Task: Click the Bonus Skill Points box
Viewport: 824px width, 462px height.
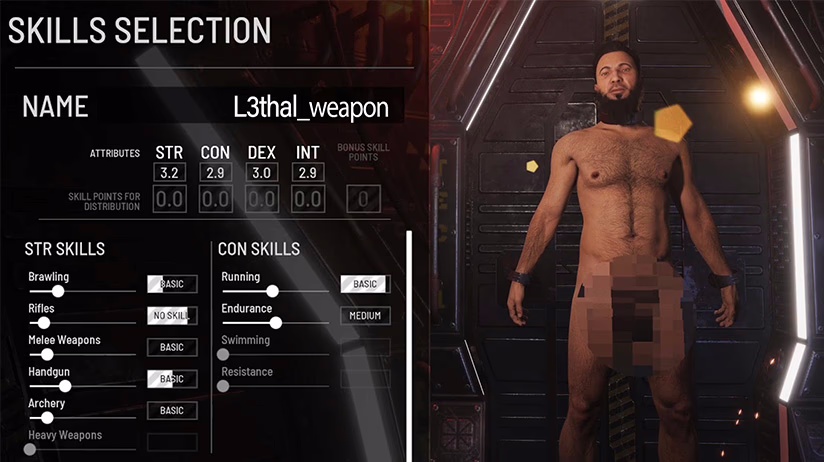Action: pyautogui.click(x=362, y=200)
